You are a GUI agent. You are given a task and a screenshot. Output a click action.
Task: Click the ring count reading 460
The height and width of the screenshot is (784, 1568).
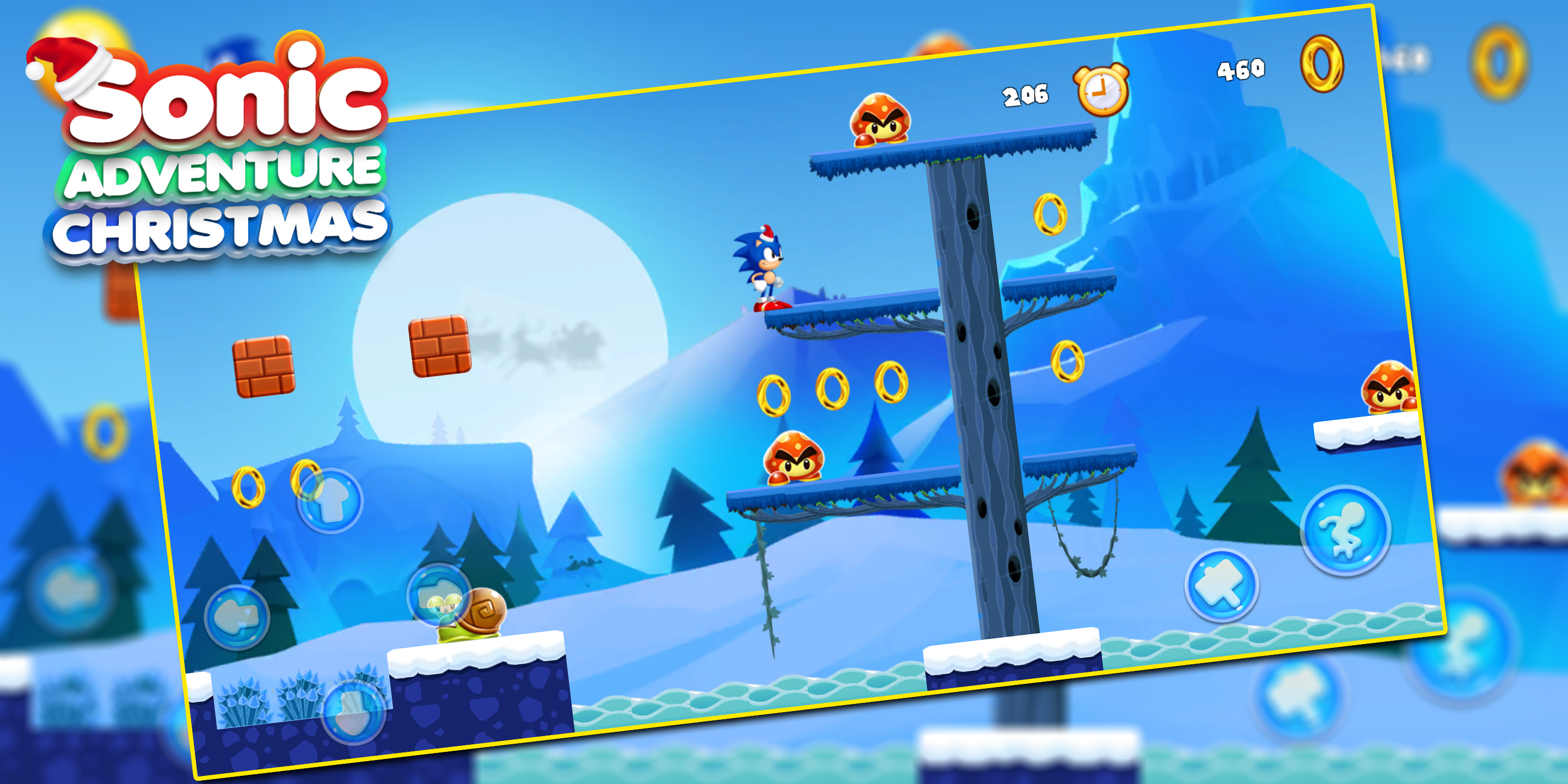coord(1242,70)
